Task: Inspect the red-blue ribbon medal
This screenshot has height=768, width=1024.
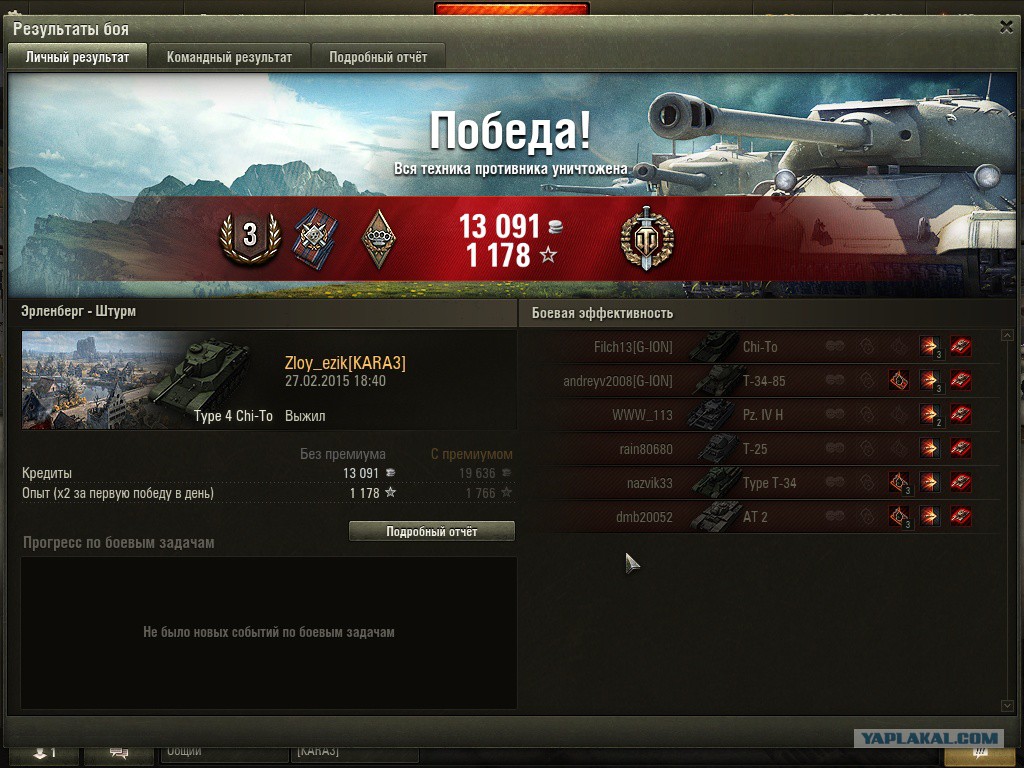Action: (315, 239)
